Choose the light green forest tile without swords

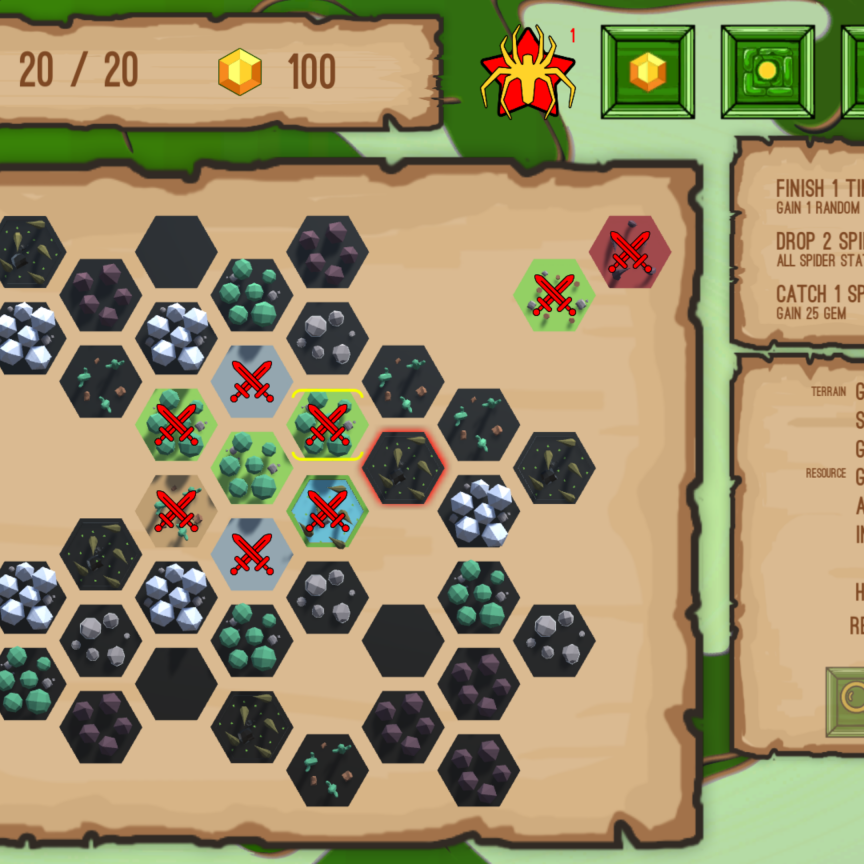coord(252,467)
